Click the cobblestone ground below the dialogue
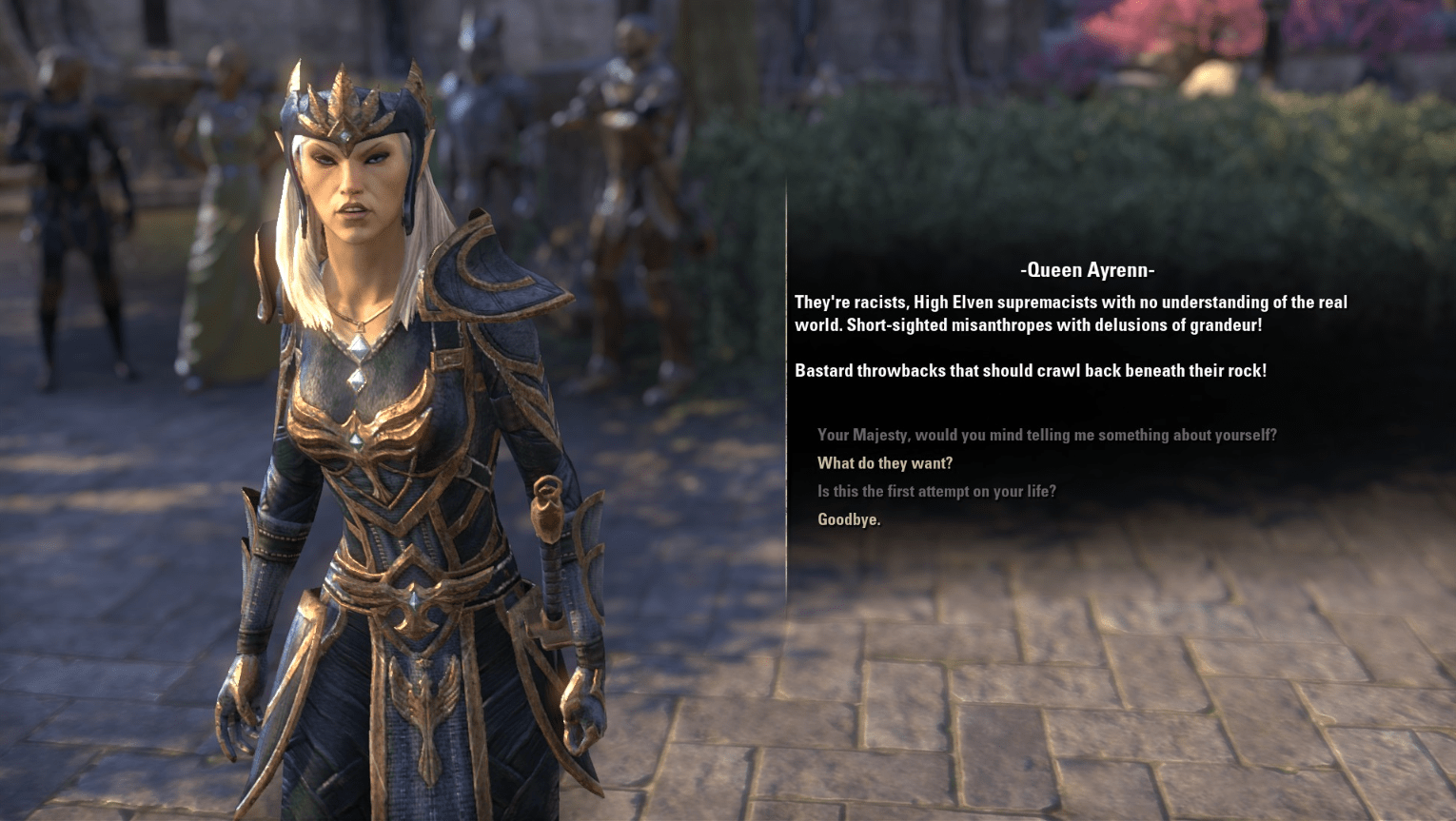Image resolution: width=1456 pixels, height=821 pixels. (1094, 713)
